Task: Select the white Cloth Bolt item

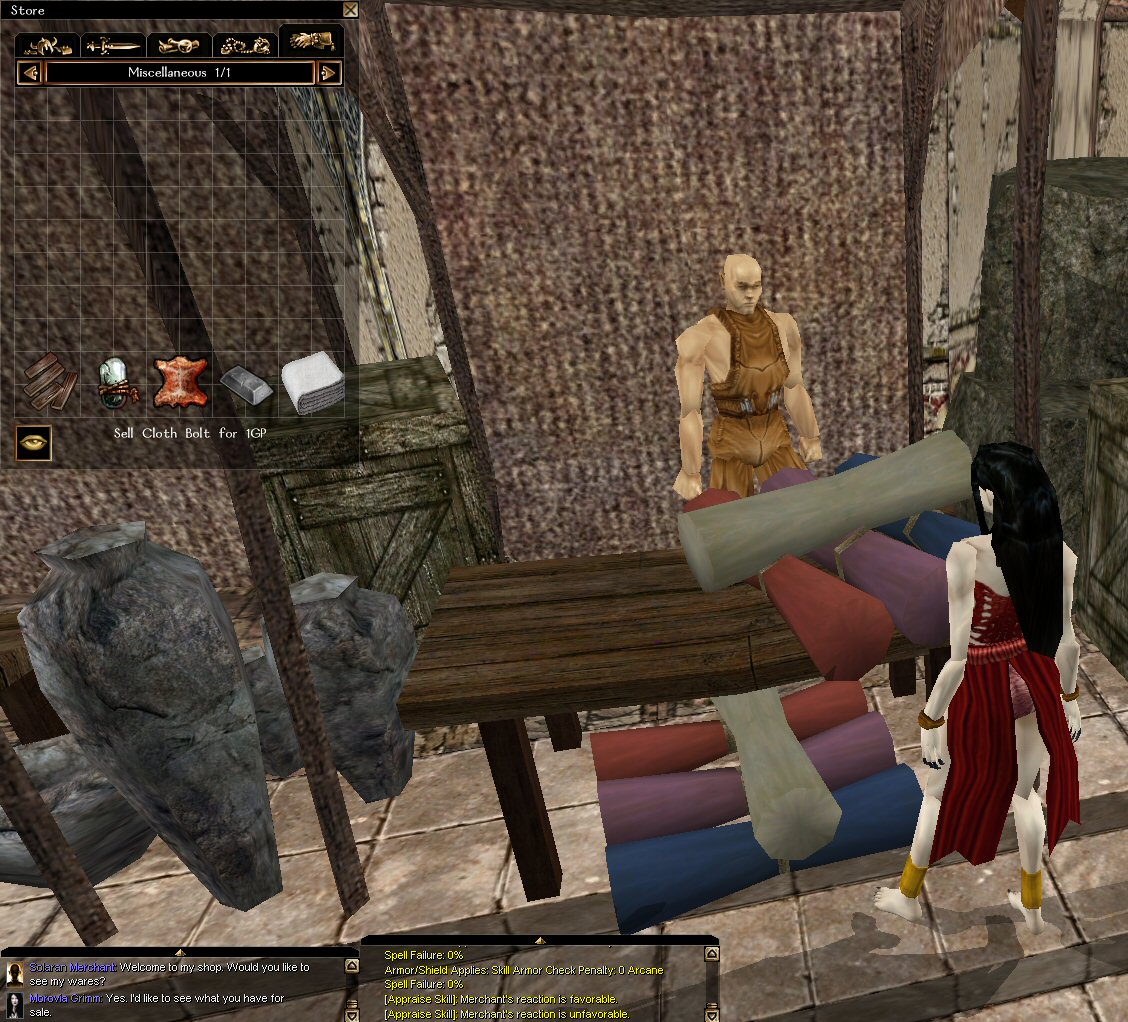Action: pos(311,384)
